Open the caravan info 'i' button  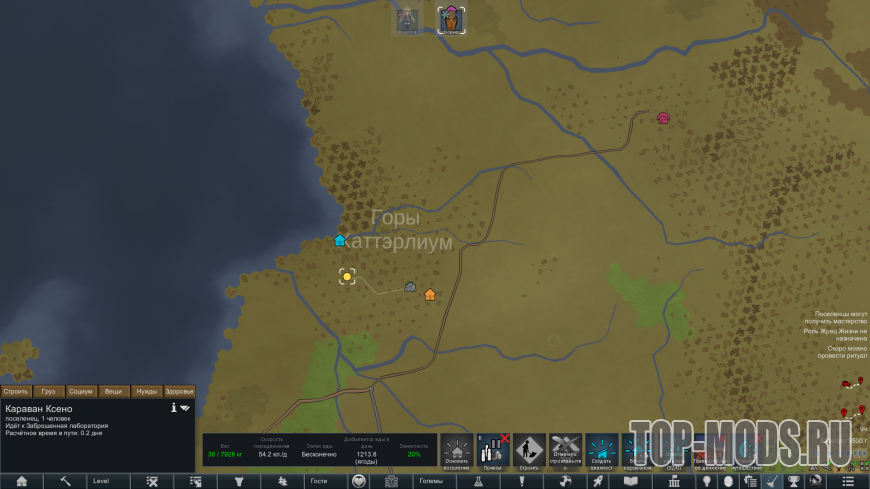pyautogui.click(x=173, y=408)
